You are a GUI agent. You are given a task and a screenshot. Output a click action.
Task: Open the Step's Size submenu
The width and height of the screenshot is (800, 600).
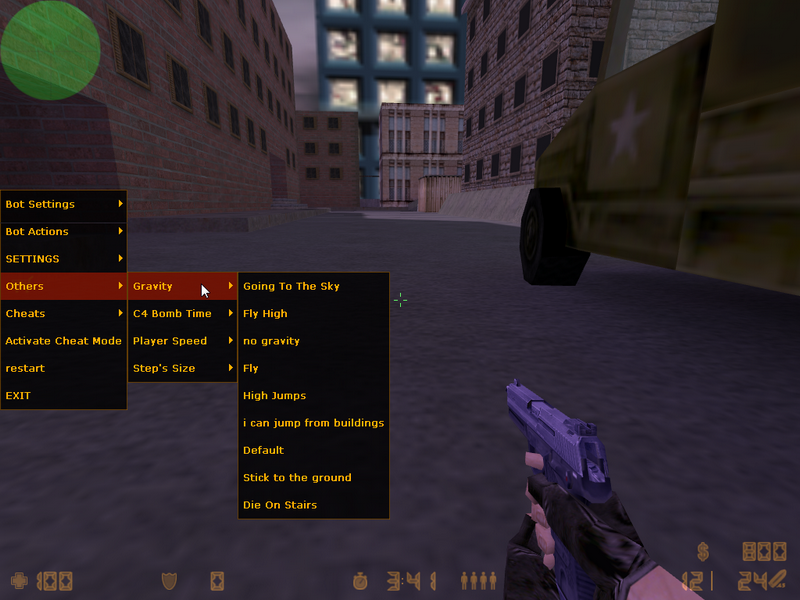tap(182, 368)
